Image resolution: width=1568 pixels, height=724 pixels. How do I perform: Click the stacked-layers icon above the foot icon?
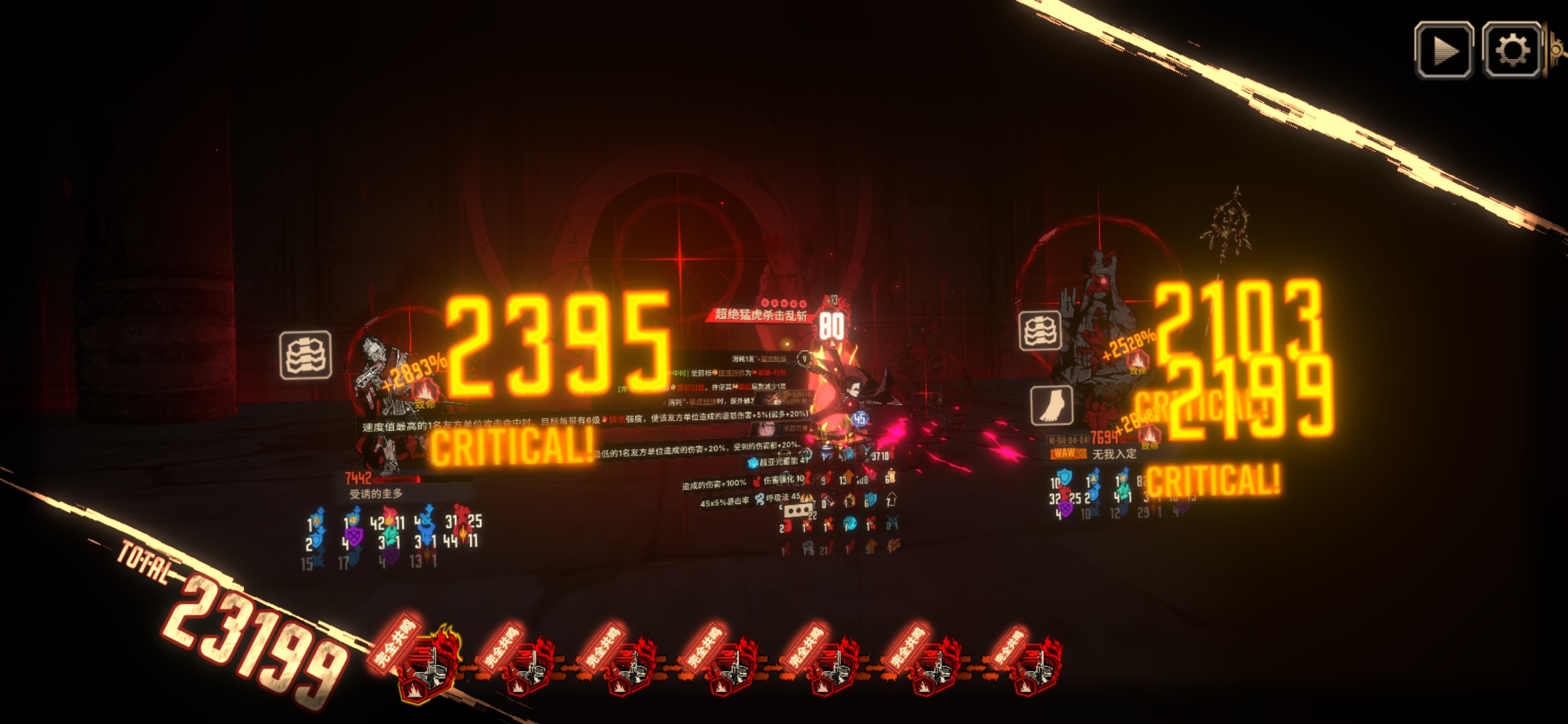(1040, 330)
